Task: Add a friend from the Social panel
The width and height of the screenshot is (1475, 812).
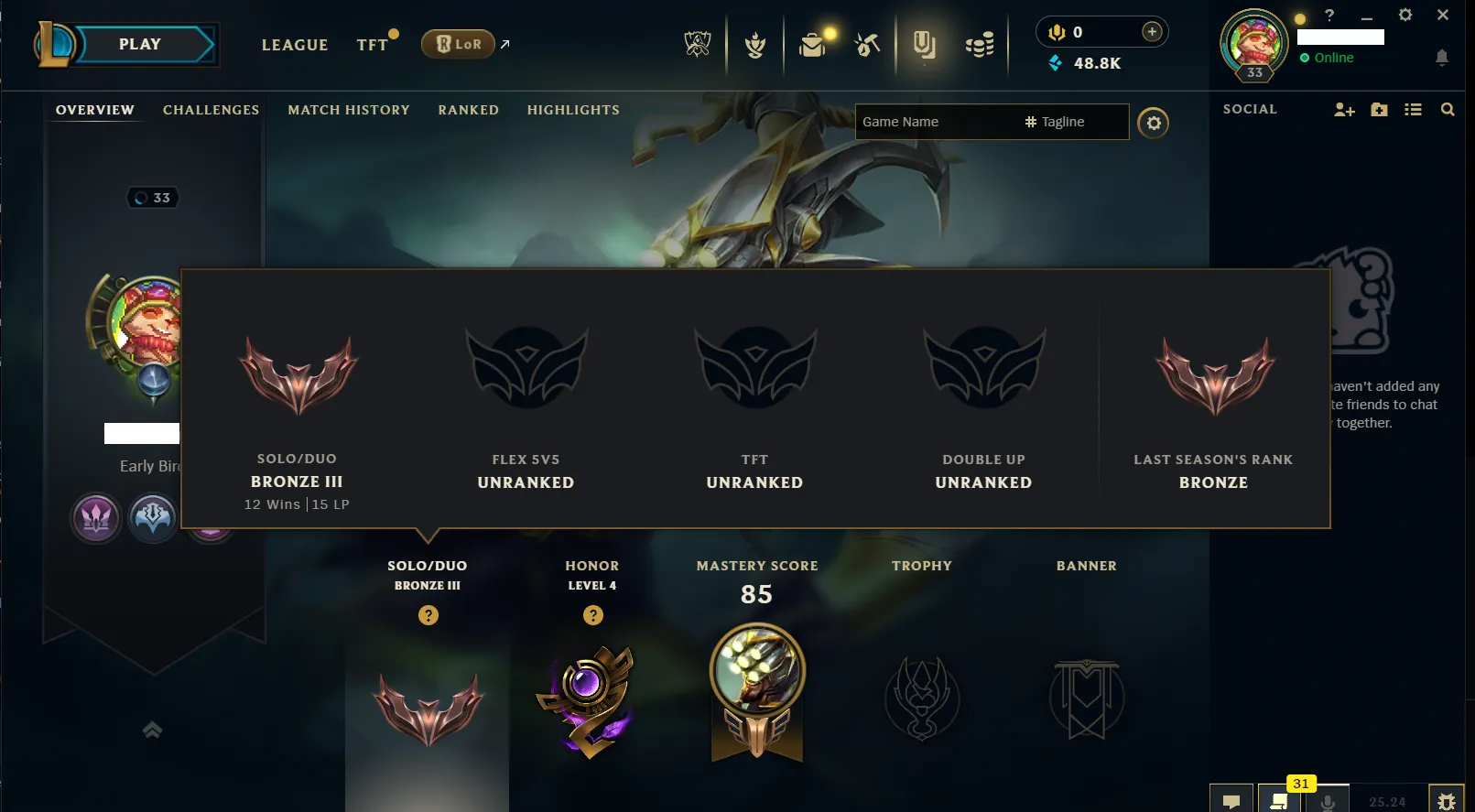Action: tap(1343, 109)
